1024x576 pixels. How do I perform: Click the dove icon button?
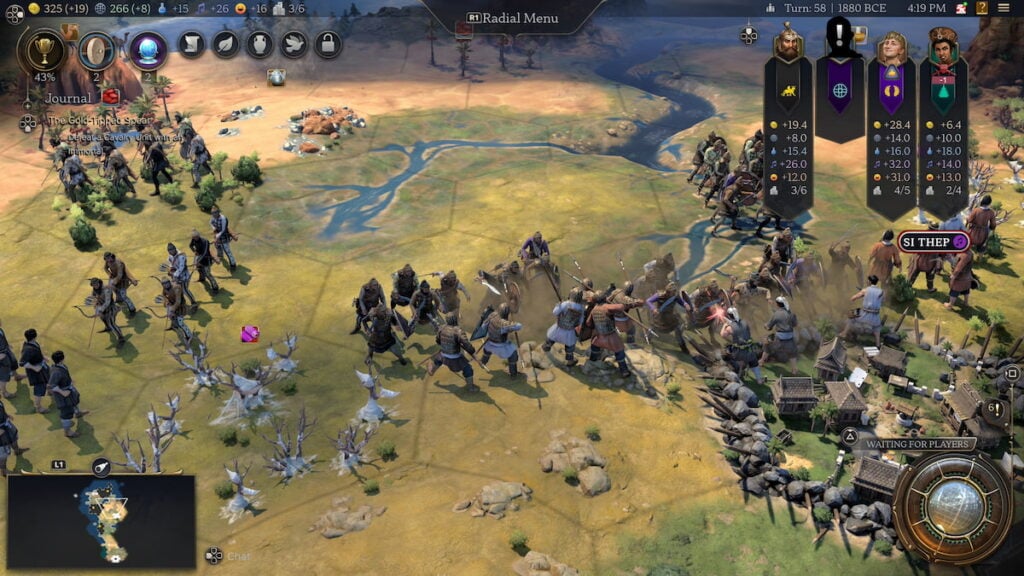pyautogui.click(x=294, y=44)
